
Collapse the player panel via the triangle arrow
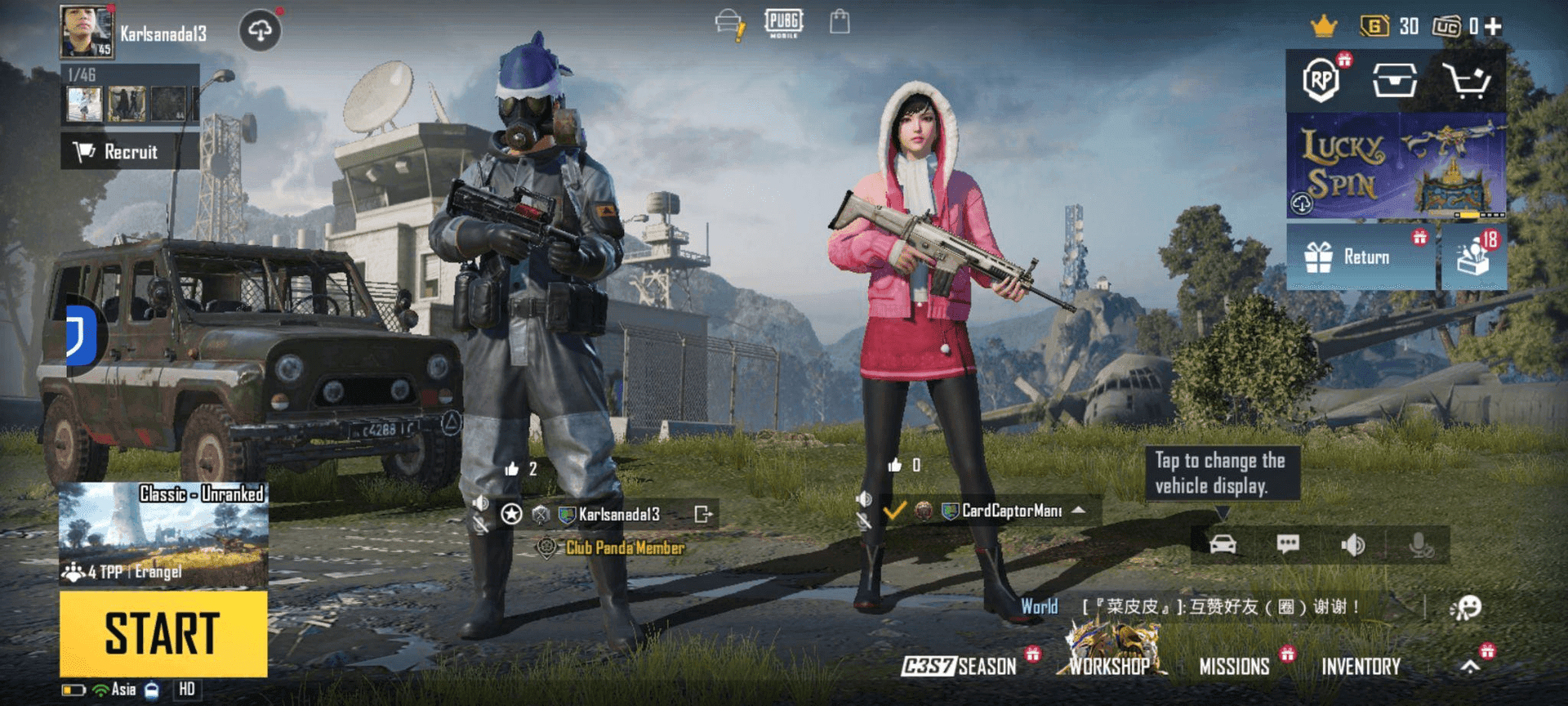tap(1078, 512)
